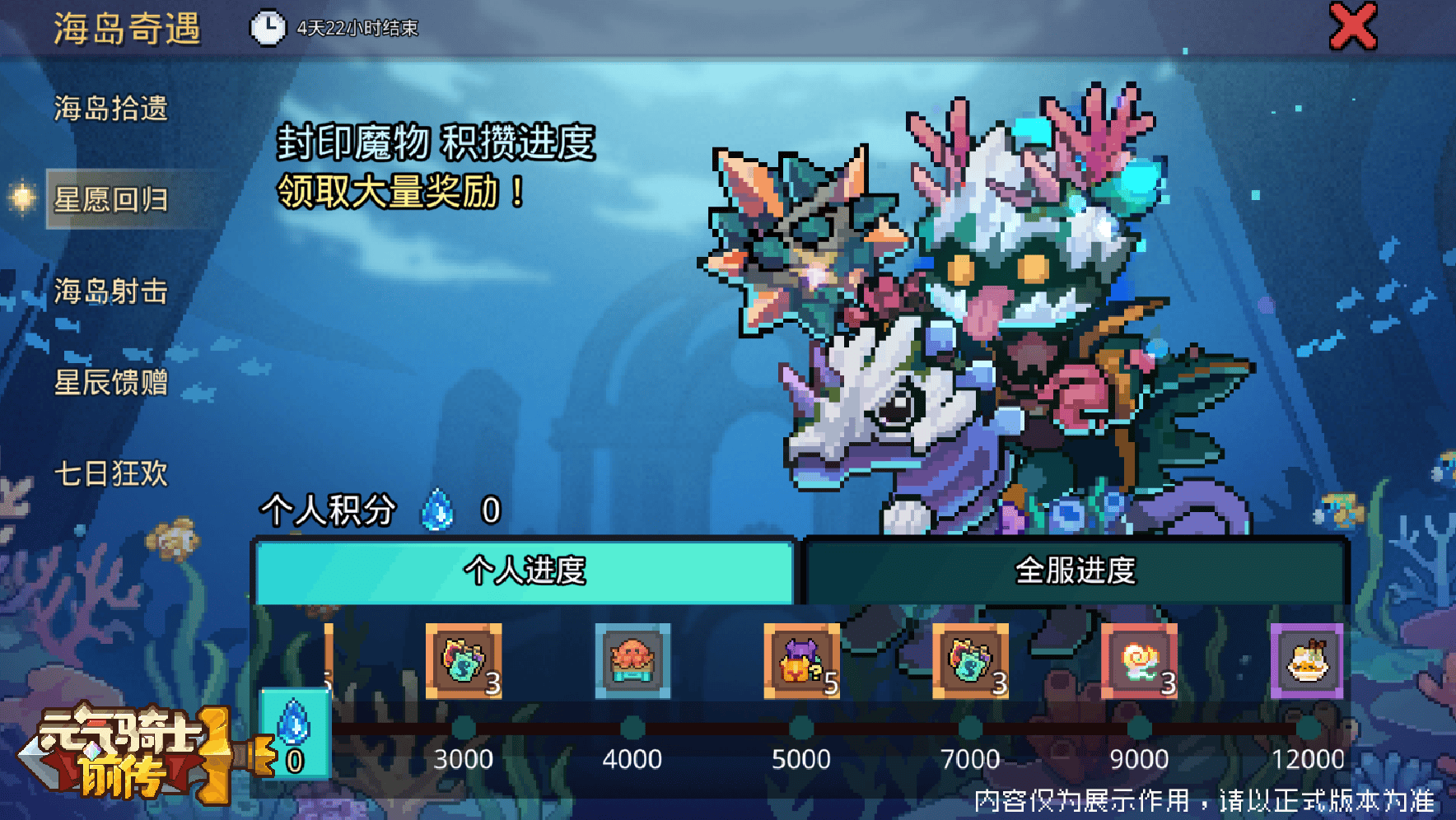The image size is (1456, 820).
Task: Click the progress bar marker at 5000
Action: click(803, 726)
